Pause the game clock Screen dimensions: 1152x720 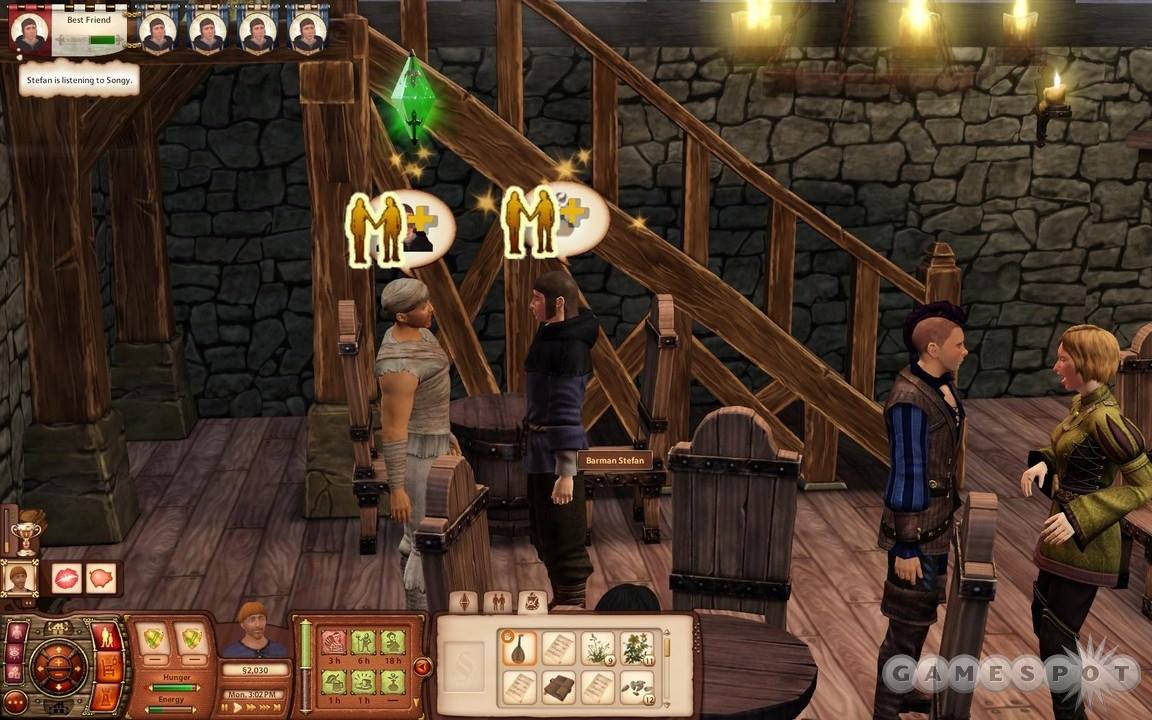coord(224,707)
